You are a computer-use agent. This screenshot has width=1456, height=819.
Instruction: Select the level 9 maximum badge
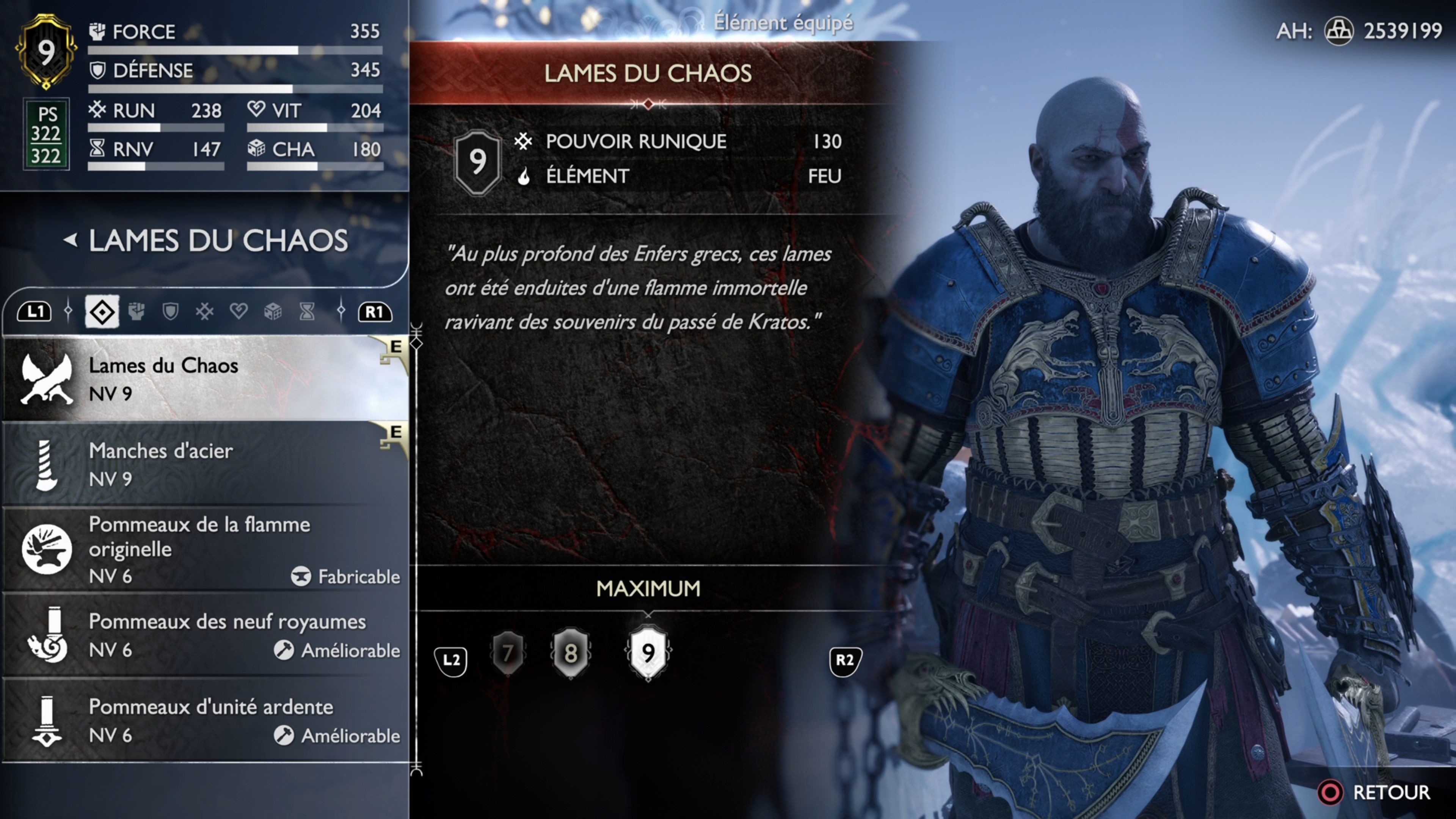[648, 653]
